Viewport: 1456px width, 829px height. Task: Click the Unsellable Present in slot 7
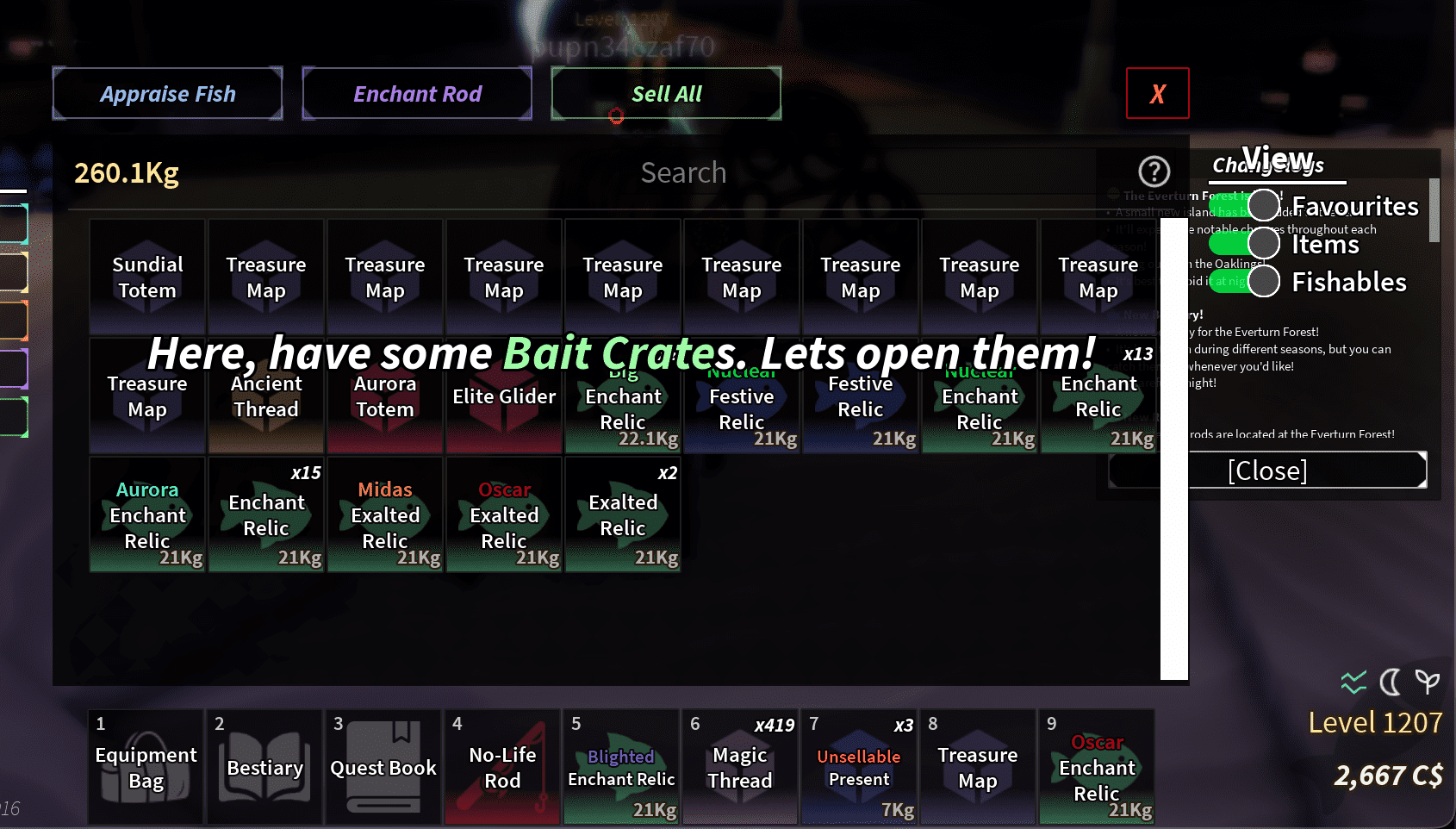tap(859, 767)
